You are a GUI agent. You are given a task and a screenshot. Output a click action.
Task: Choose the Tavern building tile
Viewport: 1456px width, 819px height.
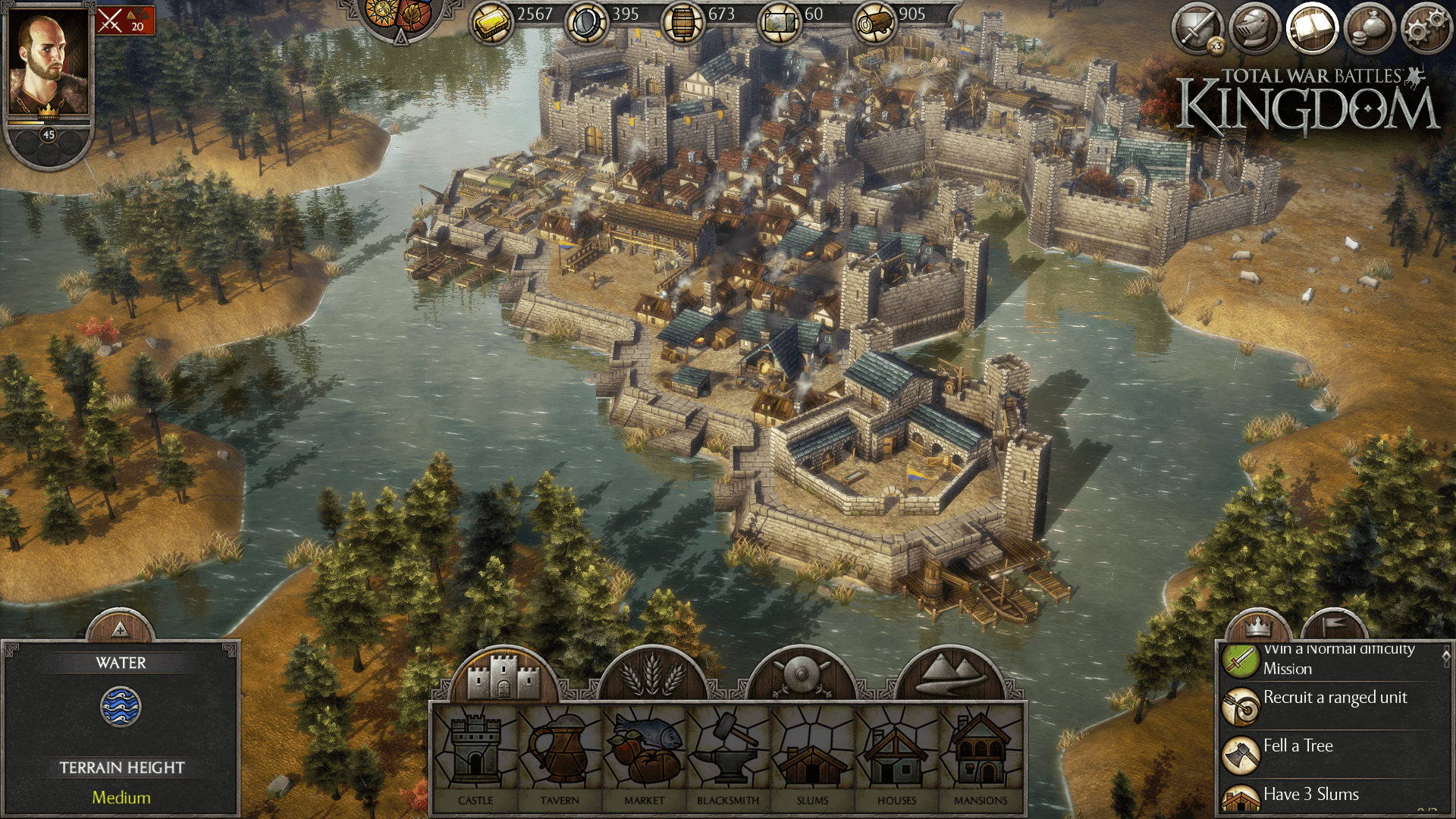point(560,755)
